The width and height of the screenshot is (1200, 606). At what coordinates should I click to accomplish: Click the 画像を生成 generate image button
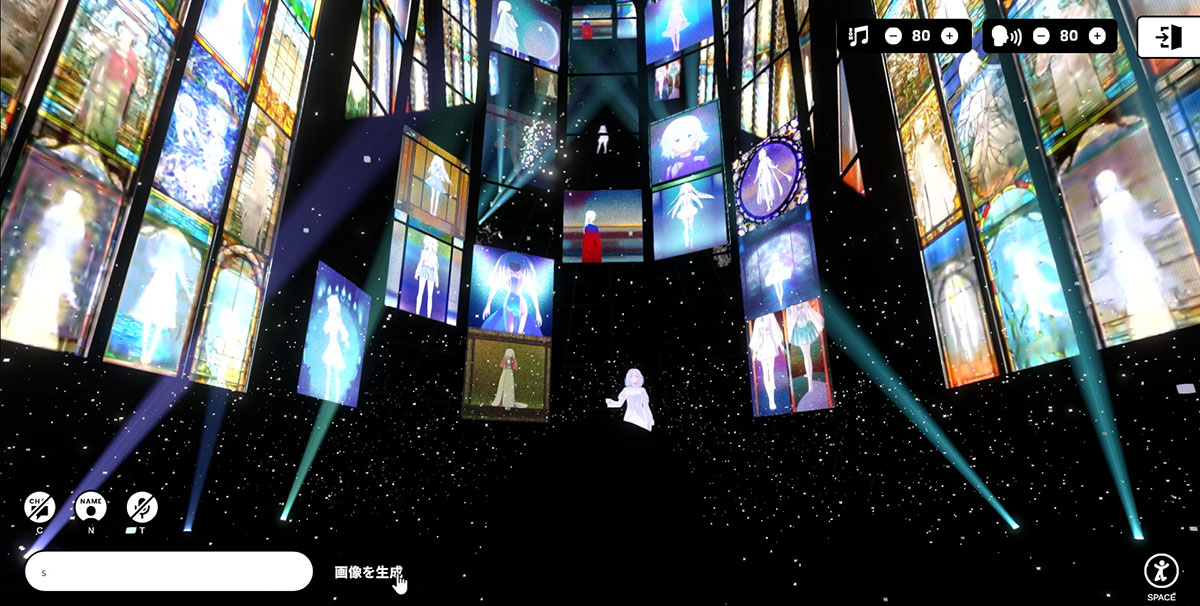click(368, 572)
